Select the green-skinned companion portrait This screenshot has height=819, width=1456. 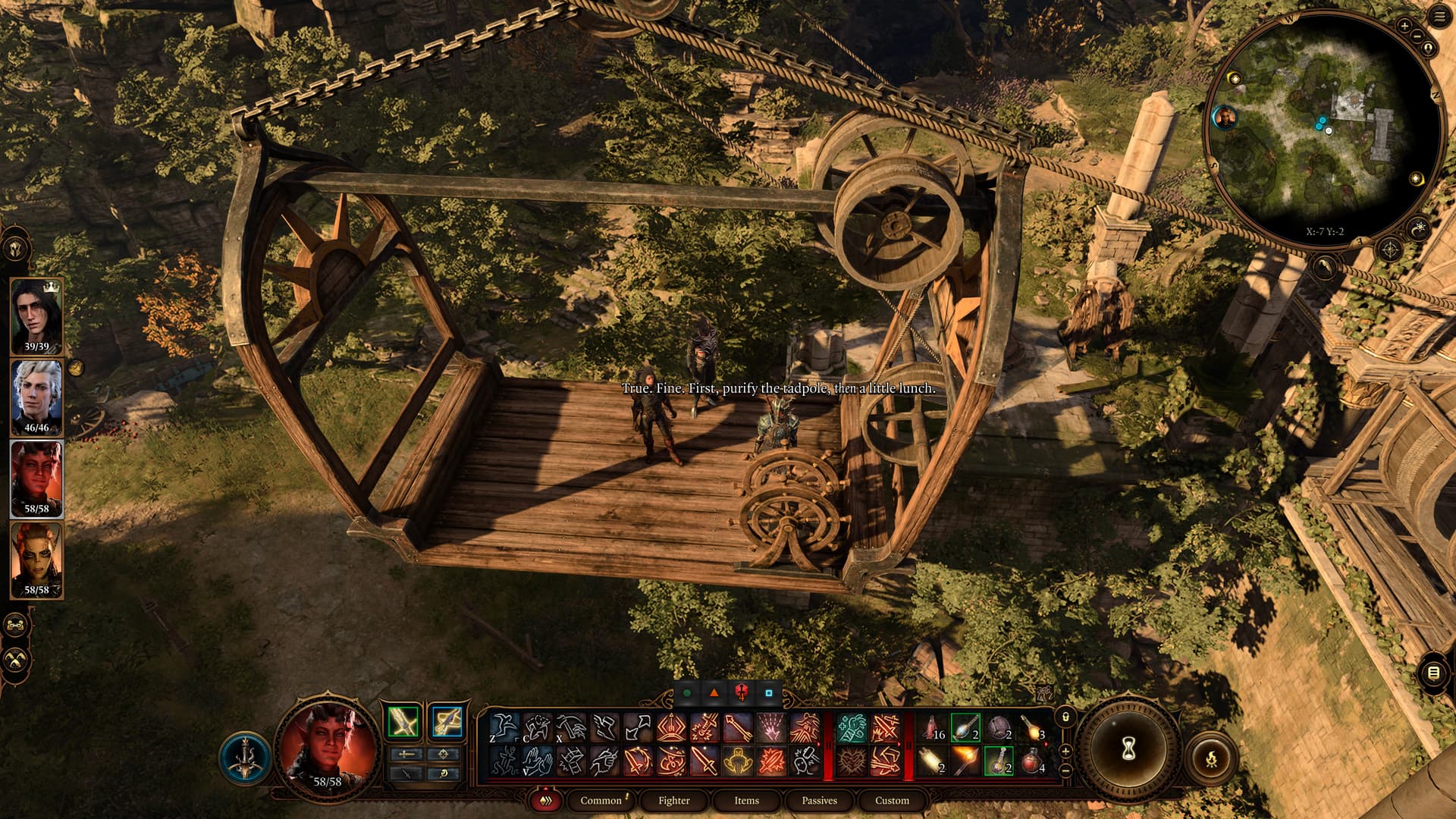36,560
